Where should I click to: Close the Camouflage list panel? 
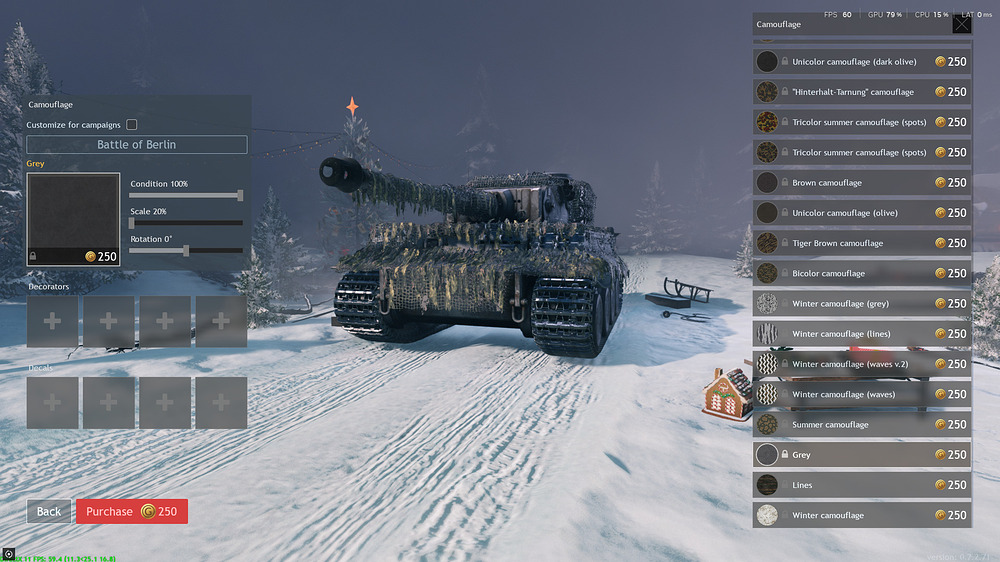(961, 24)
